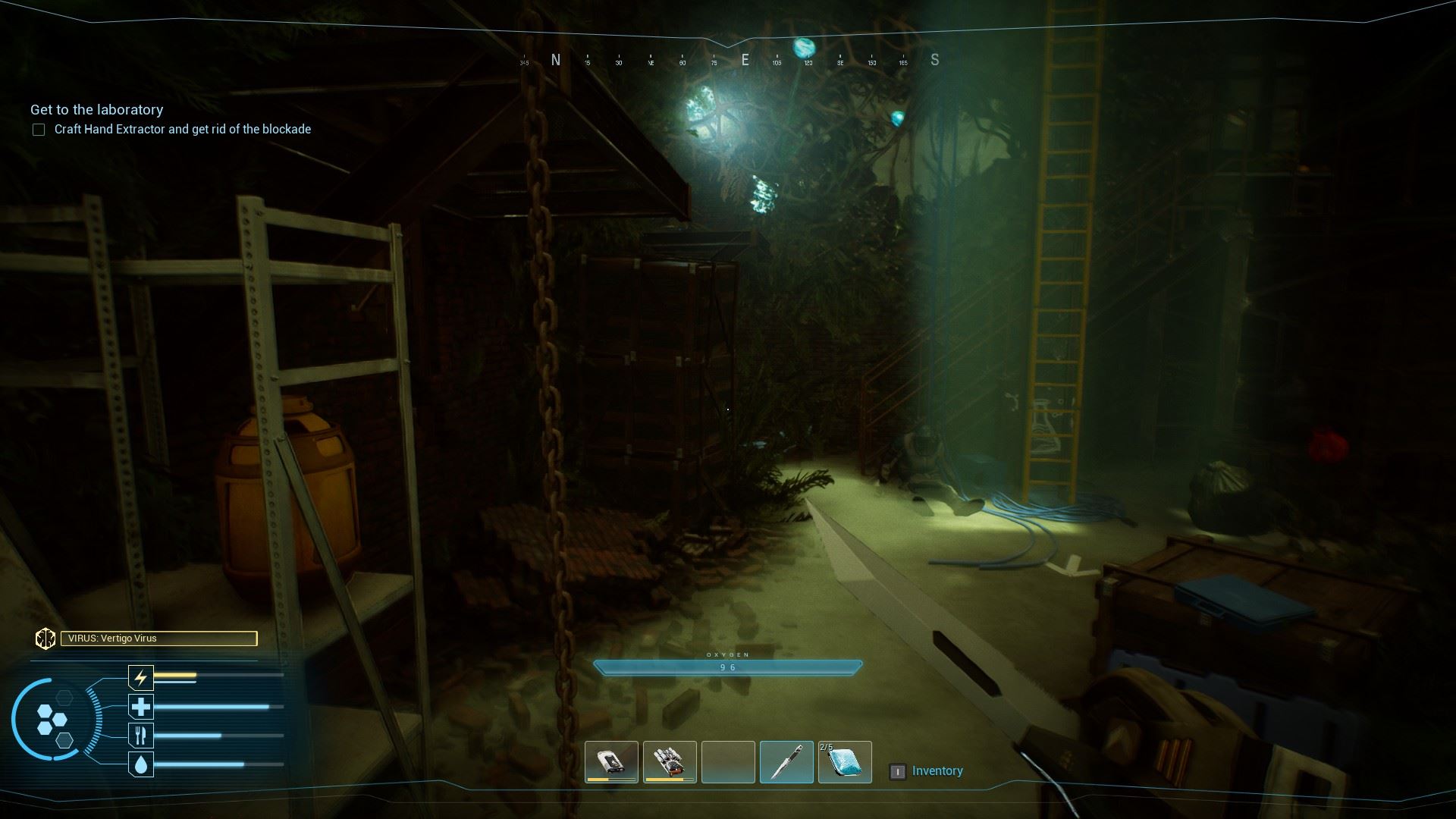Screen dimensions: 1456x819
Task: Click the medical cross health icon
Action: pos(141,707)
